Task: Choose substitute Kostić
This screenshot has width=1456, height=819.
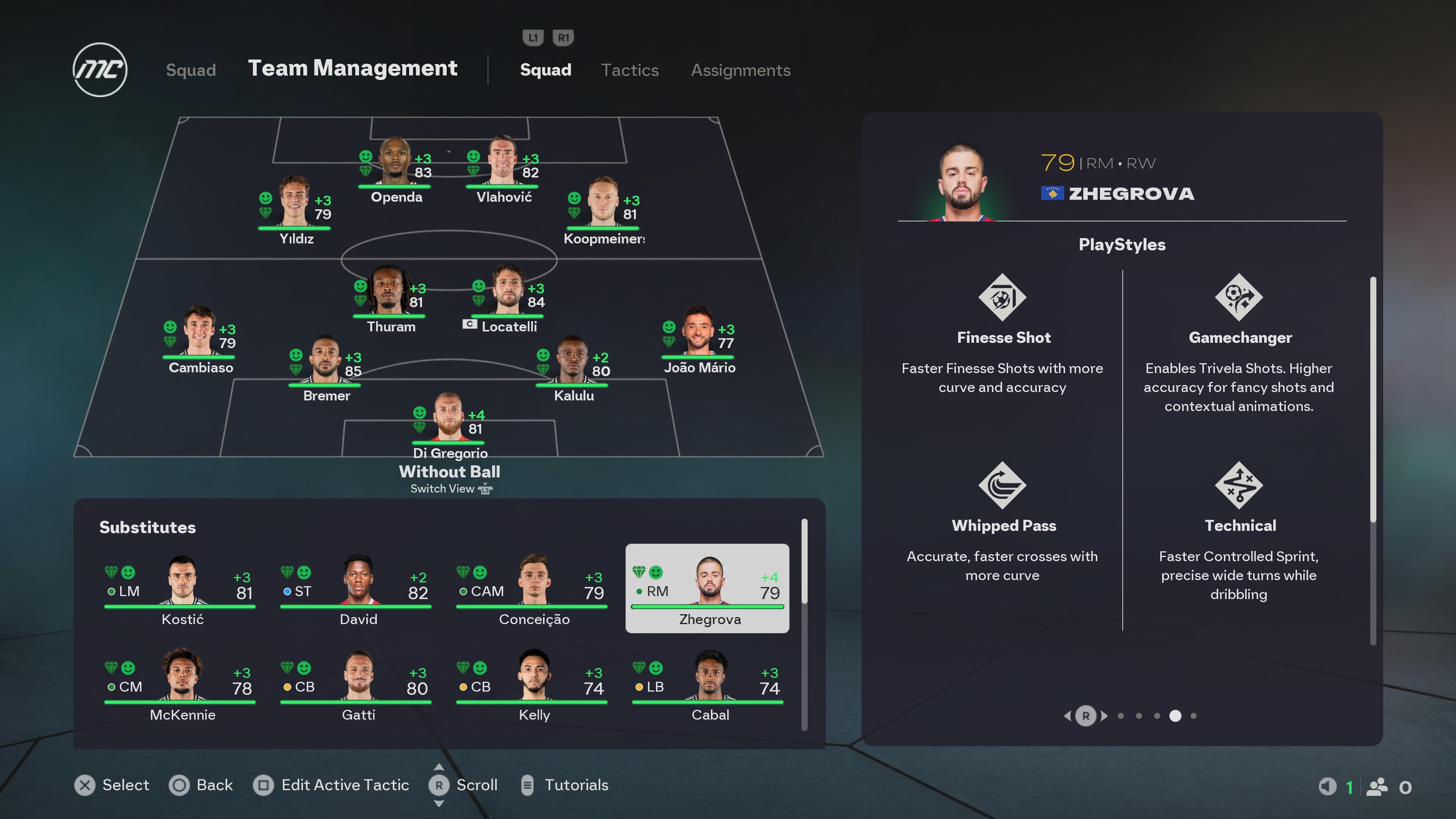Action: (x=182, y=588)
